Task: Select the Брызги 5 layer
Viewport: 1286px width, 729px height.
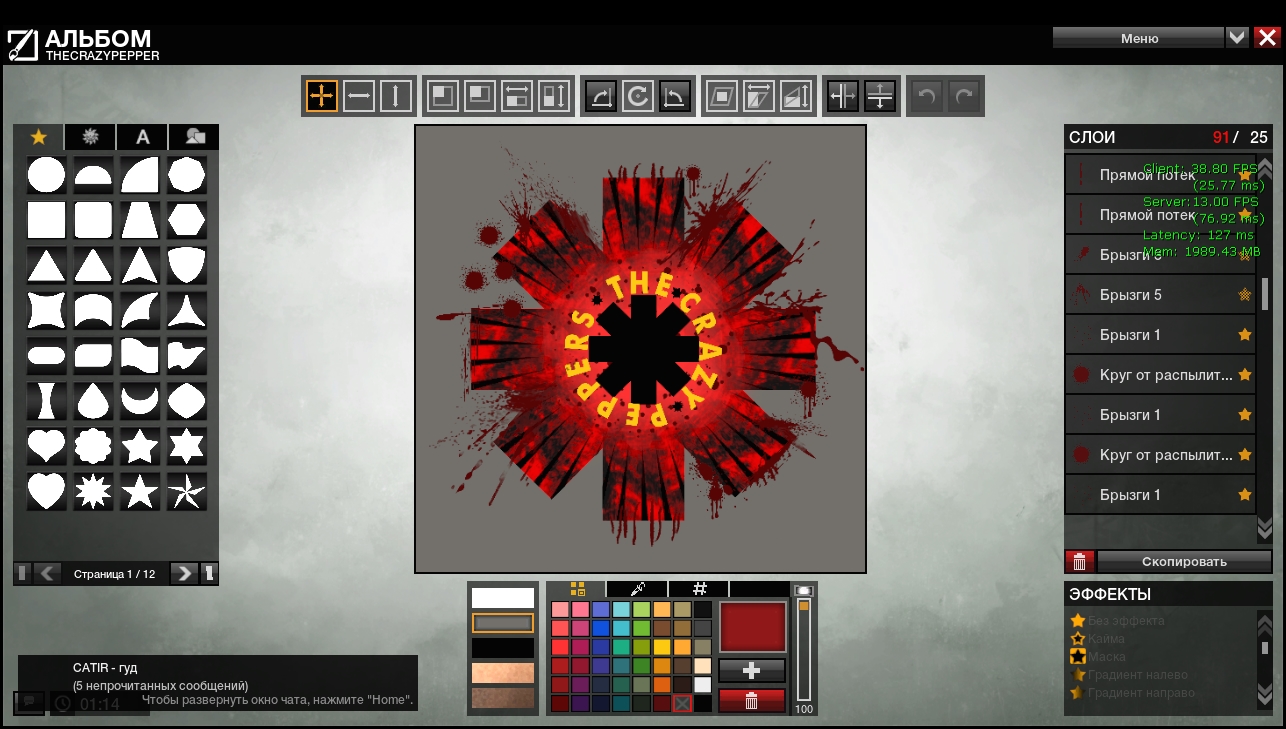Action: [1160, 295]
